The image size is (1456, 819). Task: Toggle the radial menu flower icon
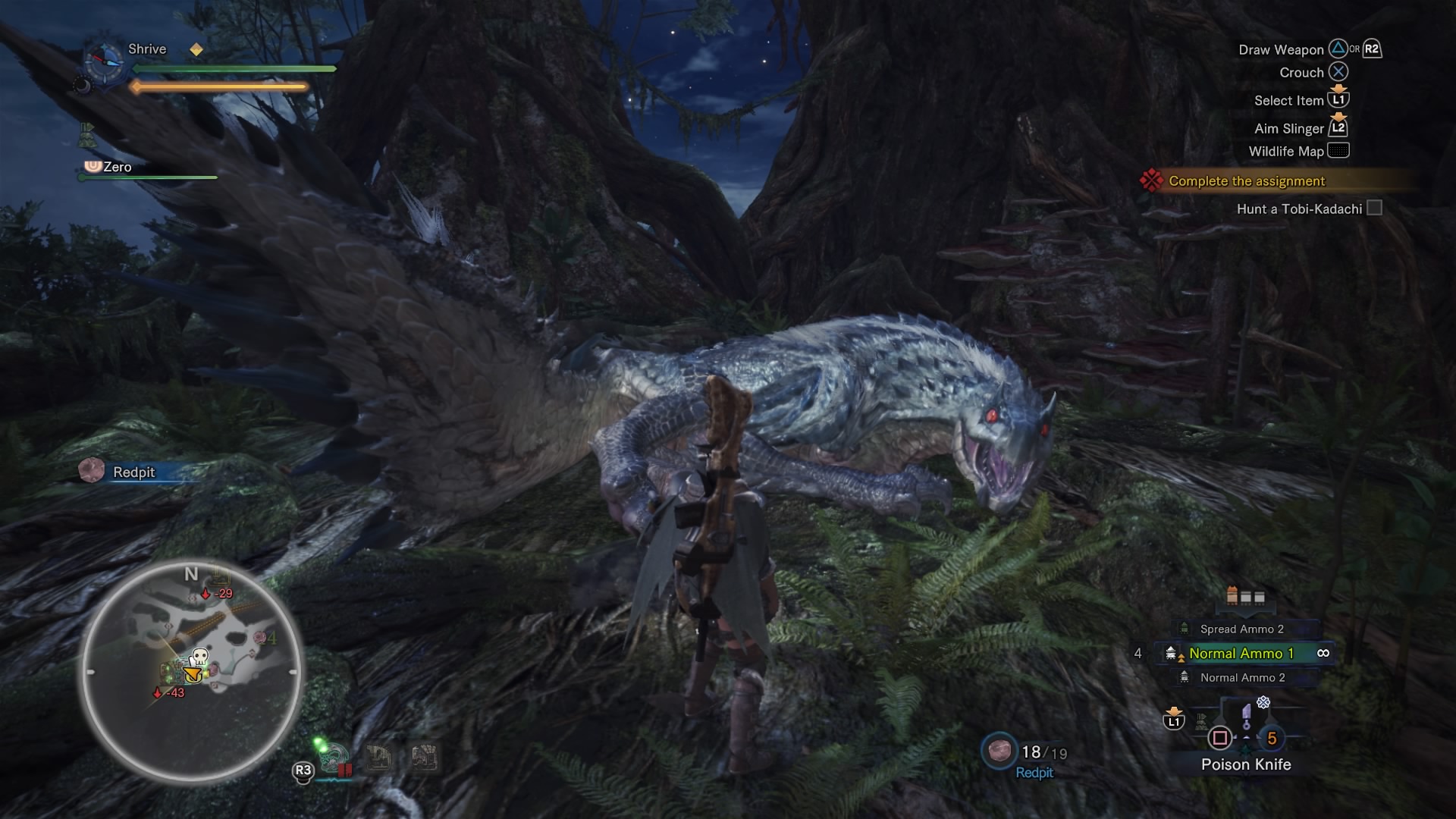[x=1264, y=703]
